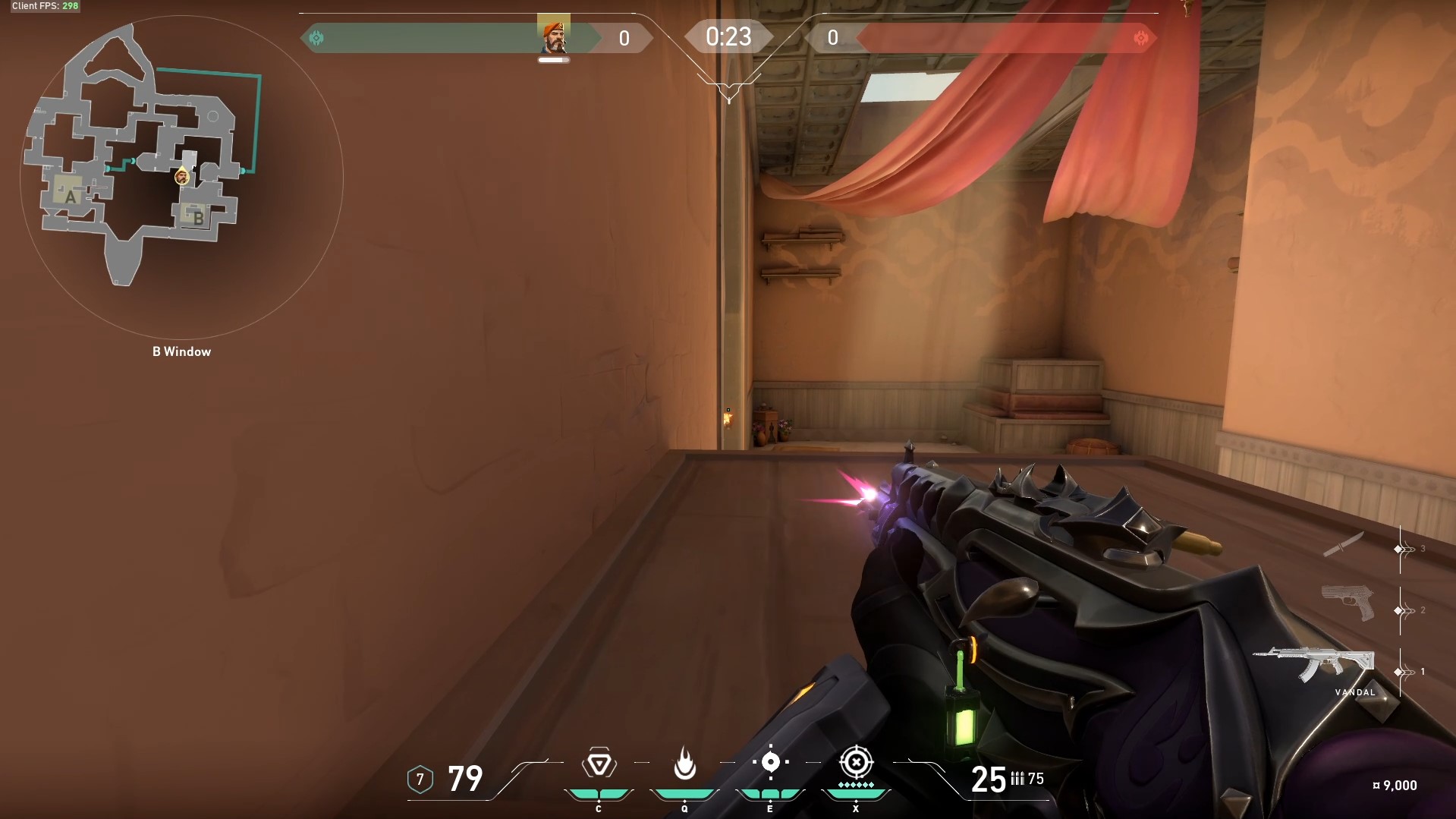Click the circular minimap
Image resolution: width=1456 pixels, height=819 pixels.
181,178
